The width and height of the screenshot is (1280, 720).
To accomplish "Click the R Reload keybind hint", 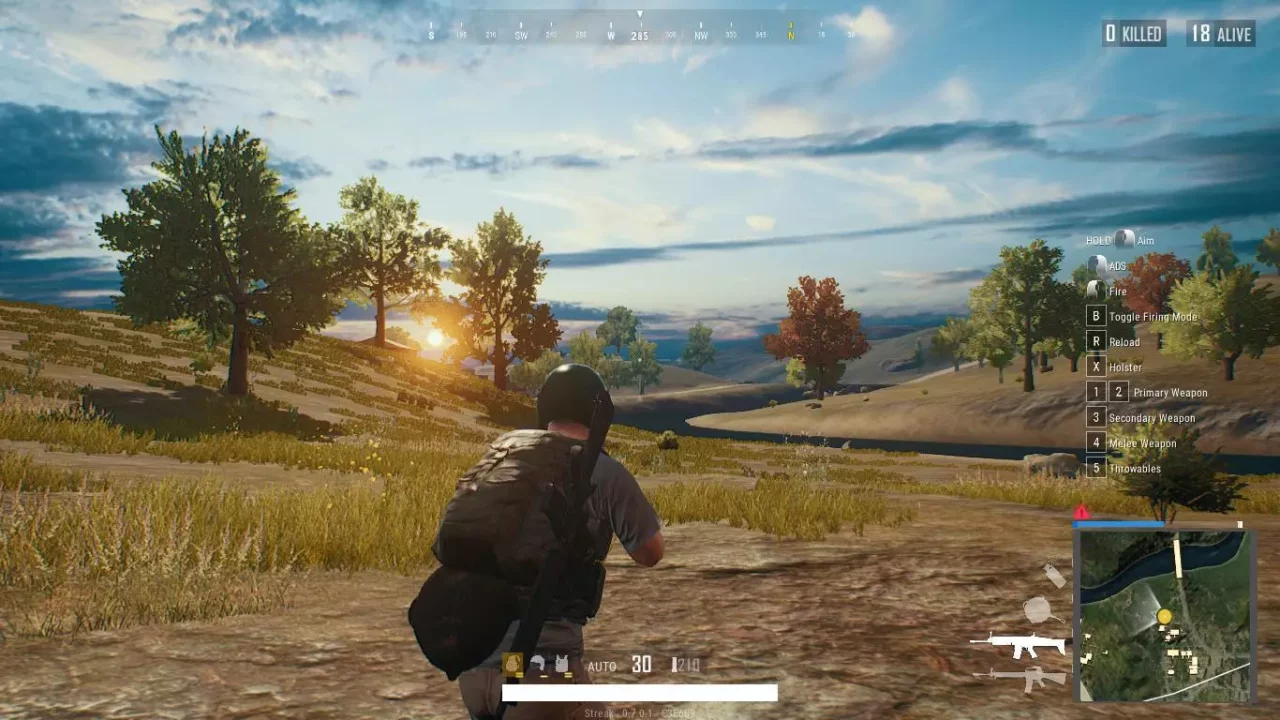I will [1096, 341].
